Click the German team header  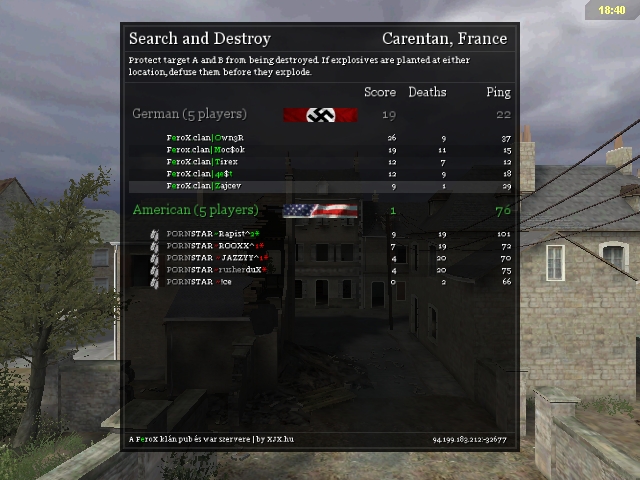point(189,114)
